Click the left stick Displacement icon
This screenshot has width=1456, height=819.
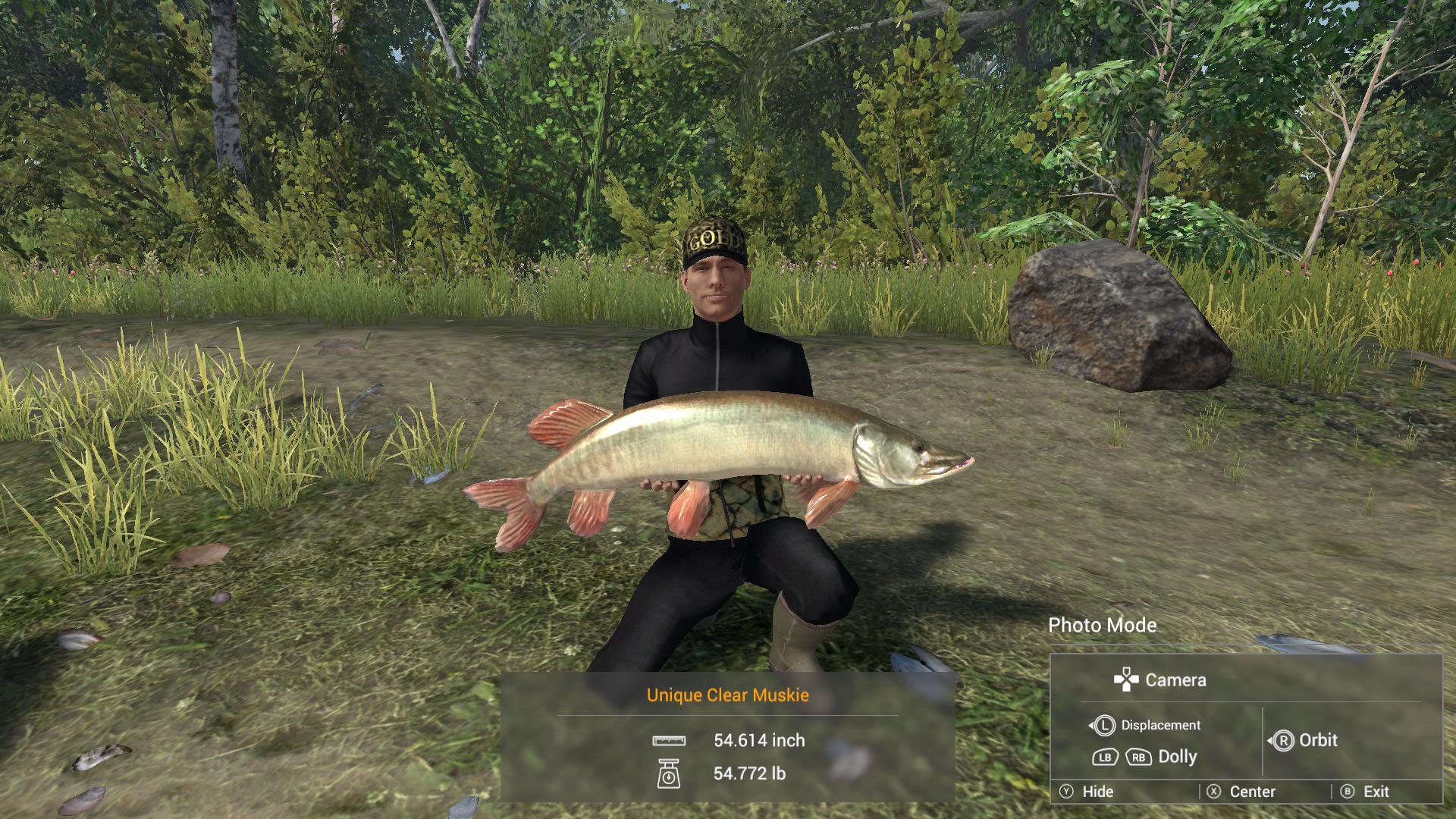point(1104,725)
